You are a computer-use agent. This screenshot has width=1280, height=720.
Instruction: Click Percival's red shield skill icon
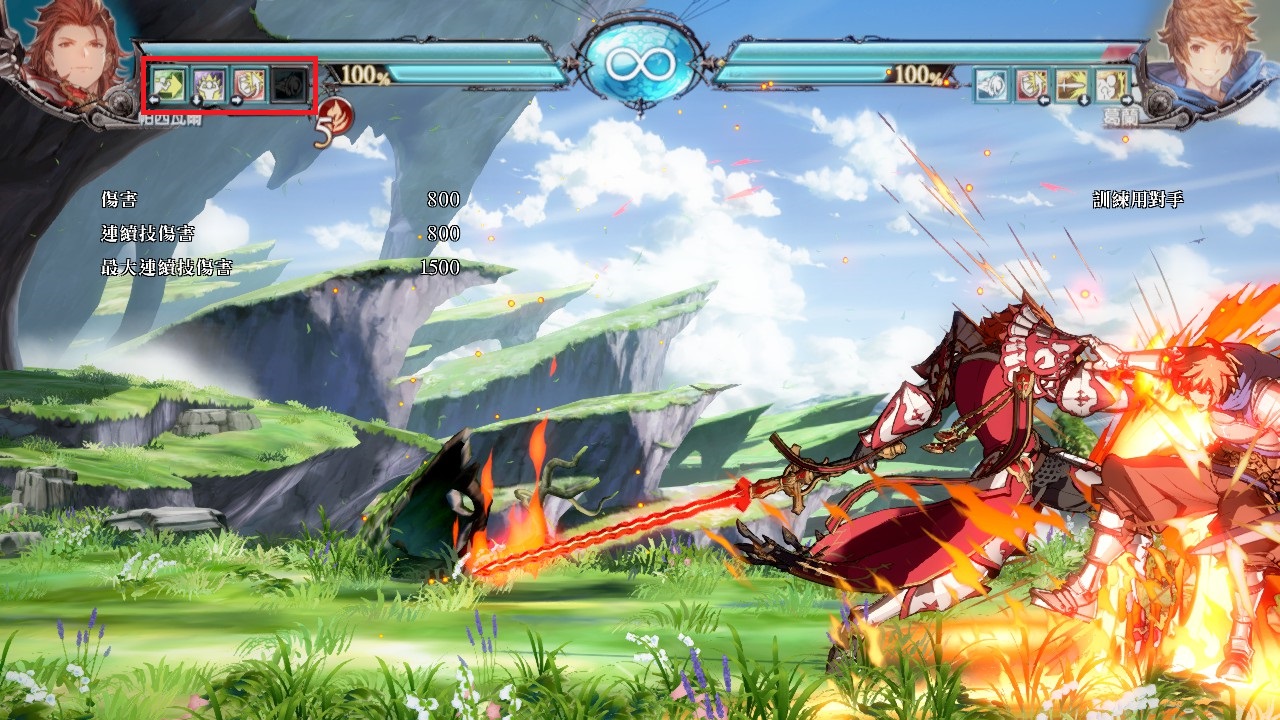click(250, 85)
